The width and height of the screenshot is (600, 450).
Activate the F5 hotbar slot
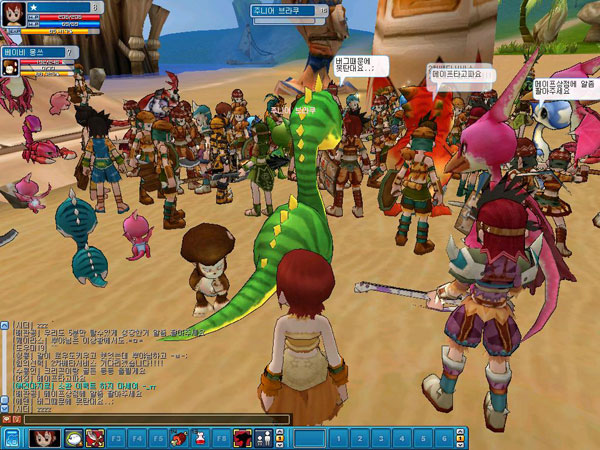tap(156, 438)
